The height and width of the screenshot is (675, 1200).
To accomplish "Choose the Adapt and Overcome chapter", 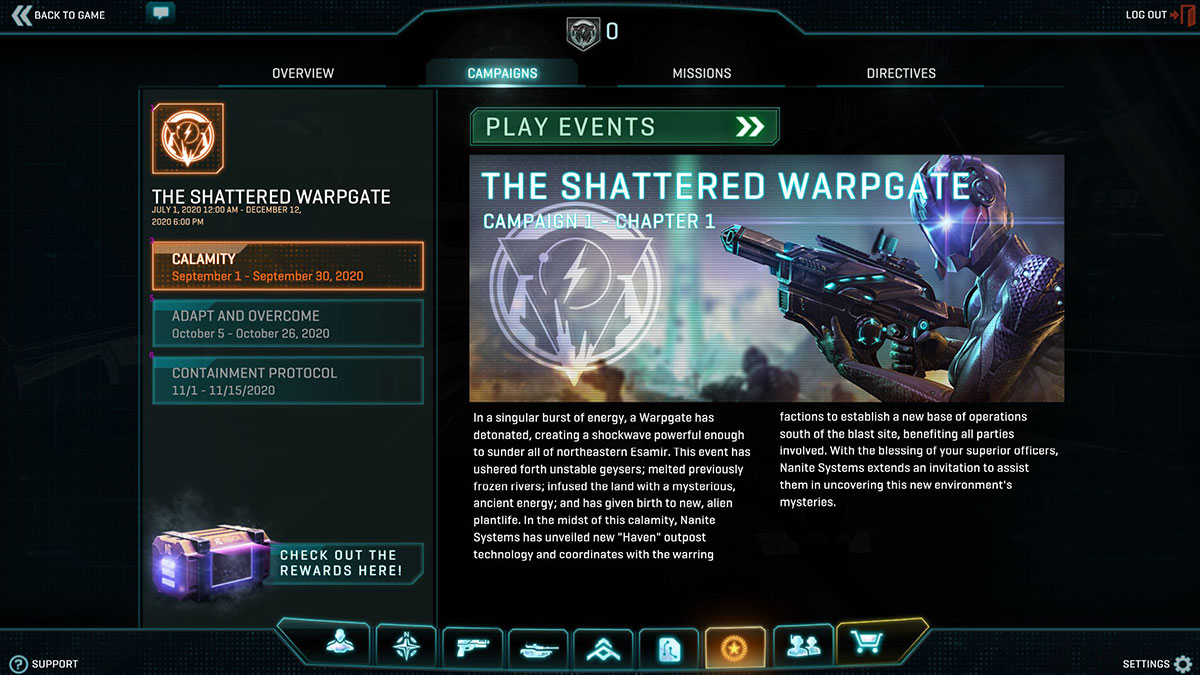I will pyautogui.click(x=288, y=324).
